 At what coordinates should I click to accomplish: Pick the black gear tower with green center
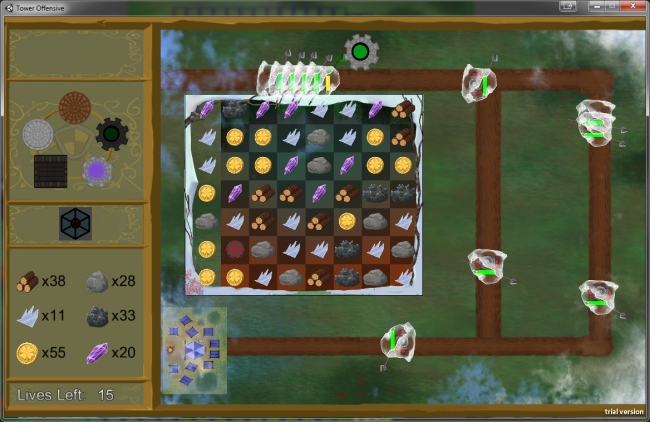click(x=111, y=133)
